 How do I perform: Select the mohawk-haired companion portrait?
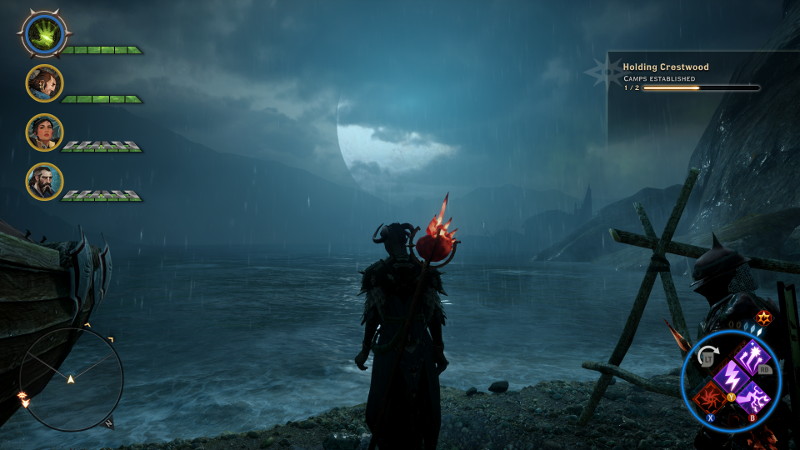(x=44, y=83)
